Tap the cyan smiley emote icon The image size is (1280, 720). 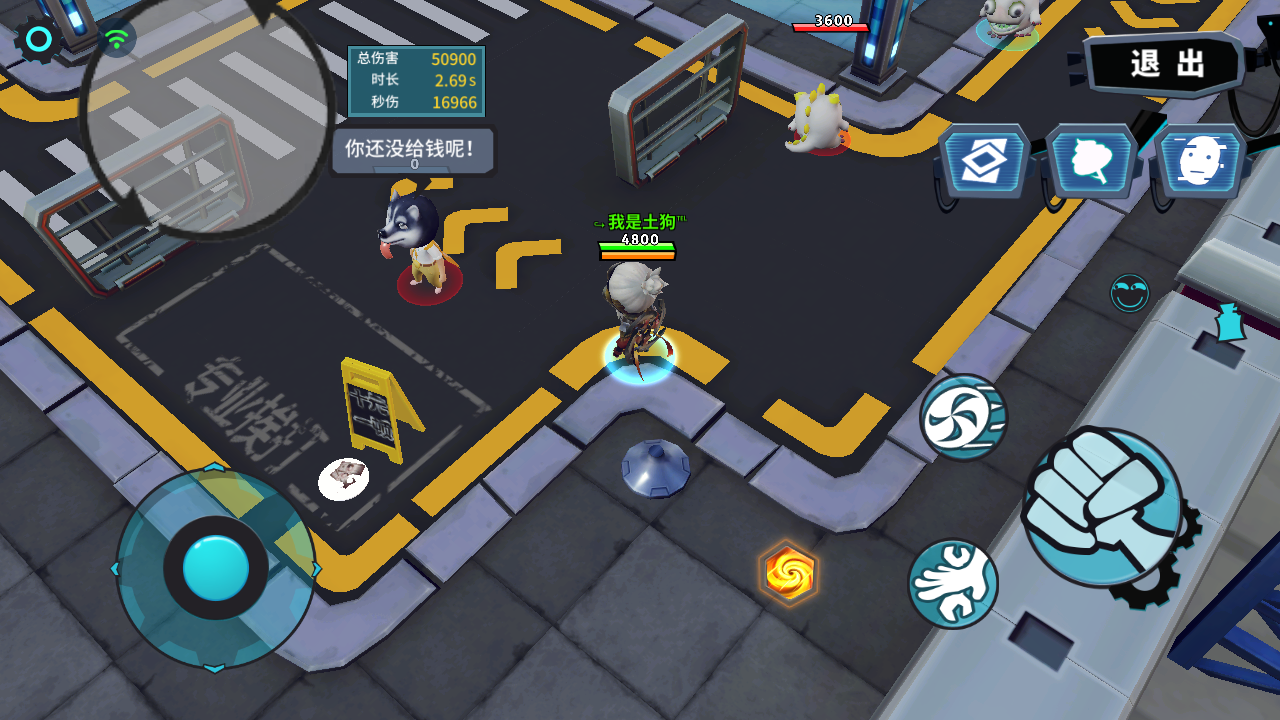pyautogui.click(x=1130, y=294)
